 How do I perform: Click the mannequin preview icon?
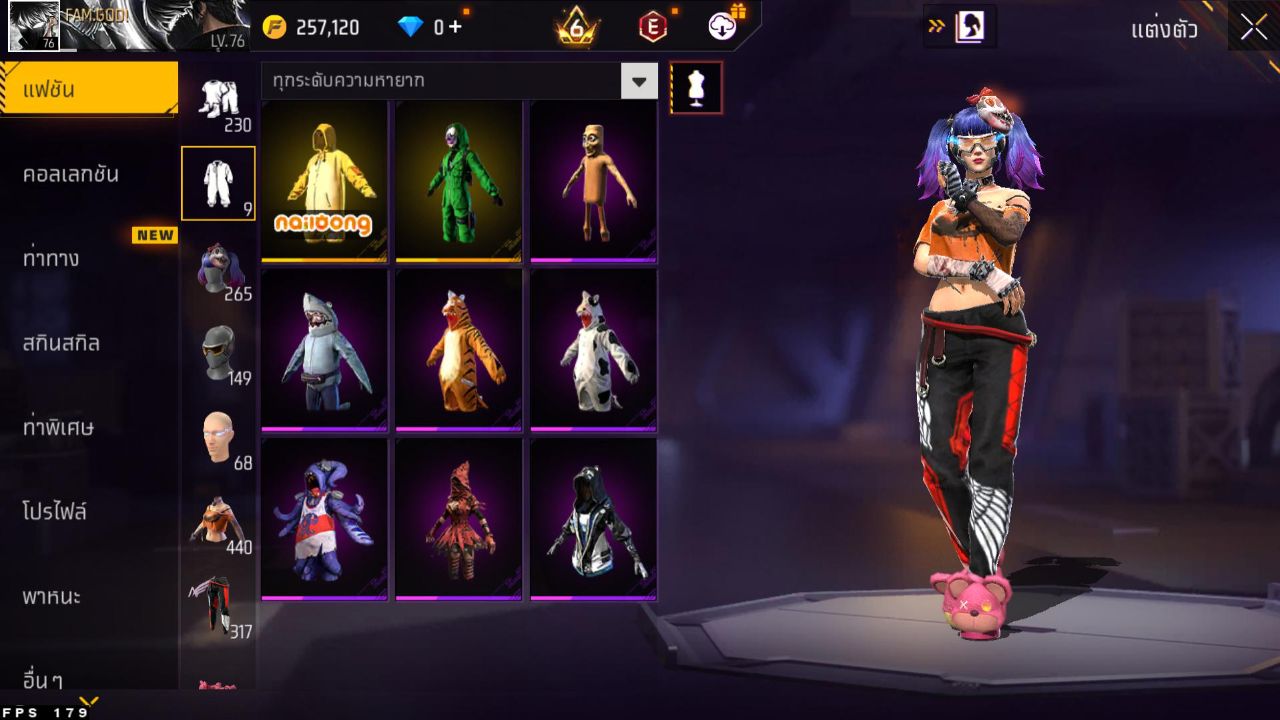click(x=696, y=88)
